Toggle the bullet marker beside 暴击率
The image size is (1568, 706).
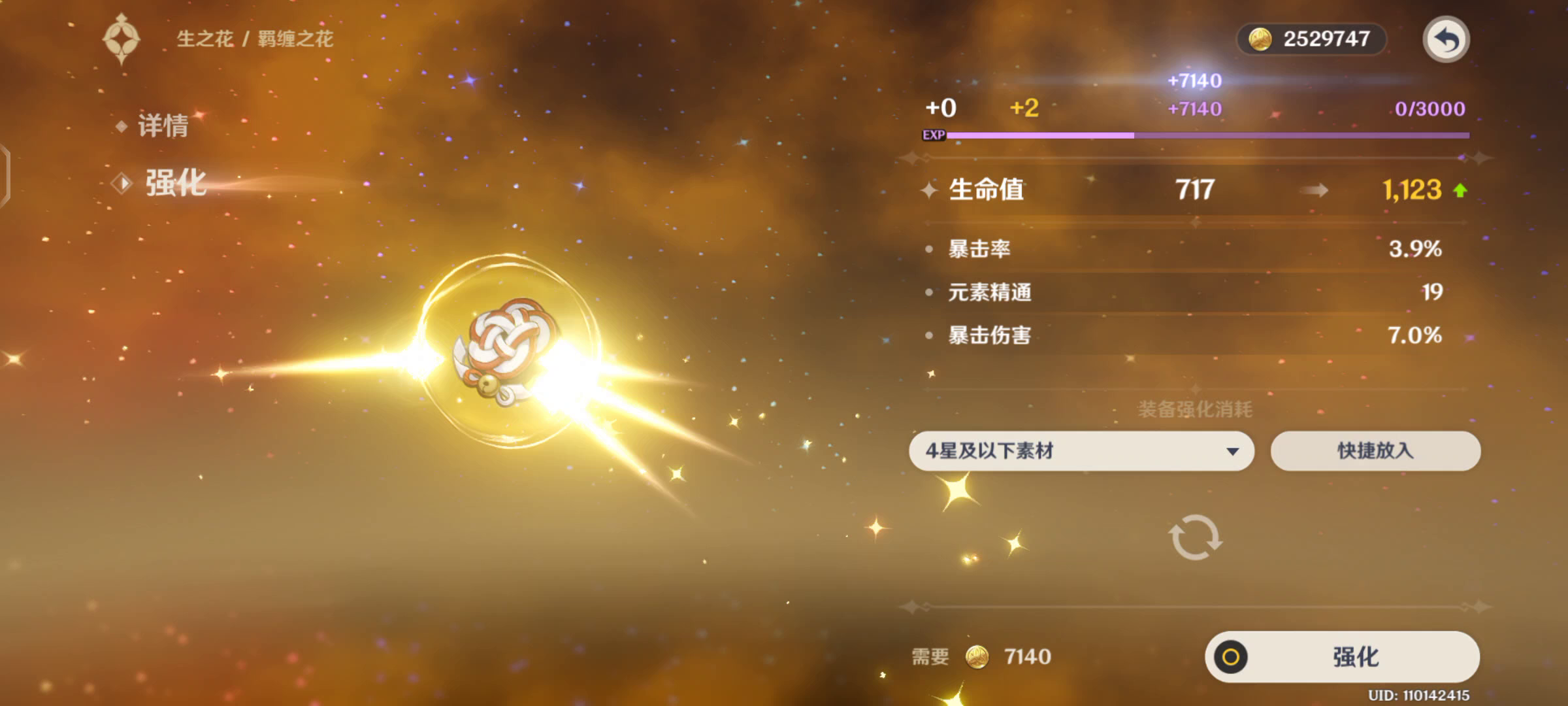[x=928, y=249]
